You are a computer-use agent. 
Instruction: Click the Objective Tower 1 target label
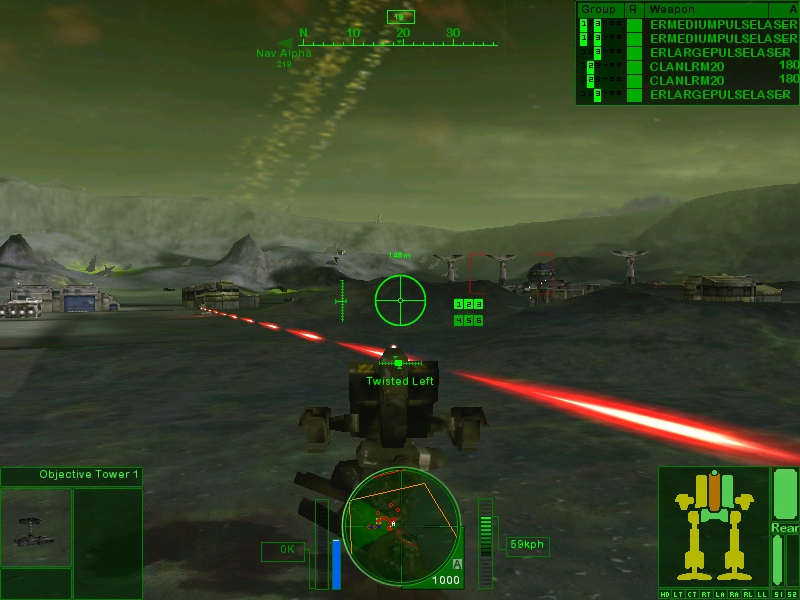[x=84, y=474]
